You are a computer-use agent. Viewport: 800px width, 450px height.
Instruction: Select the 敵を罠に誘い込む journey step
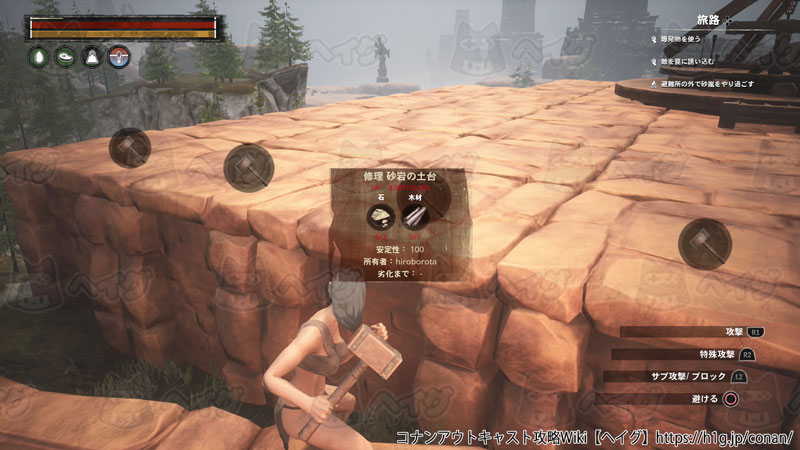tap(689, 62)
